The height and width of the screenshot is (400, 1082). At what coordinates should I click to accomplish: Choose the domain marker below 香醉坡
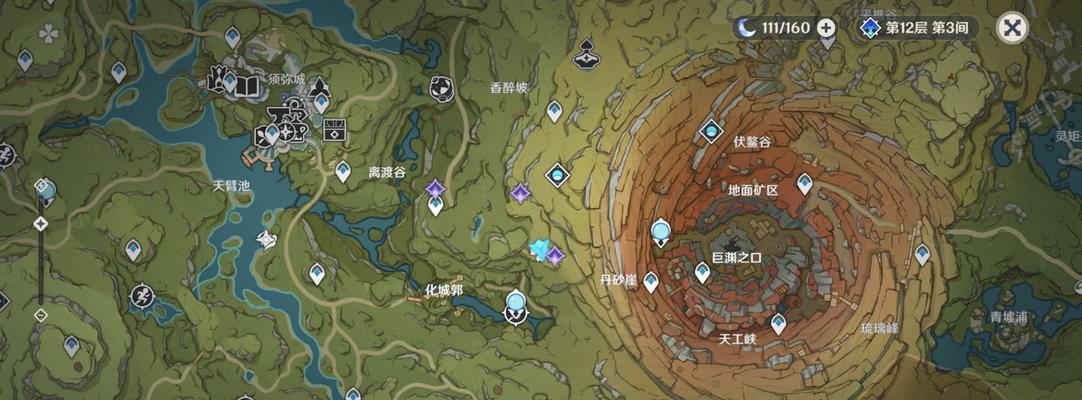point(557,176)
